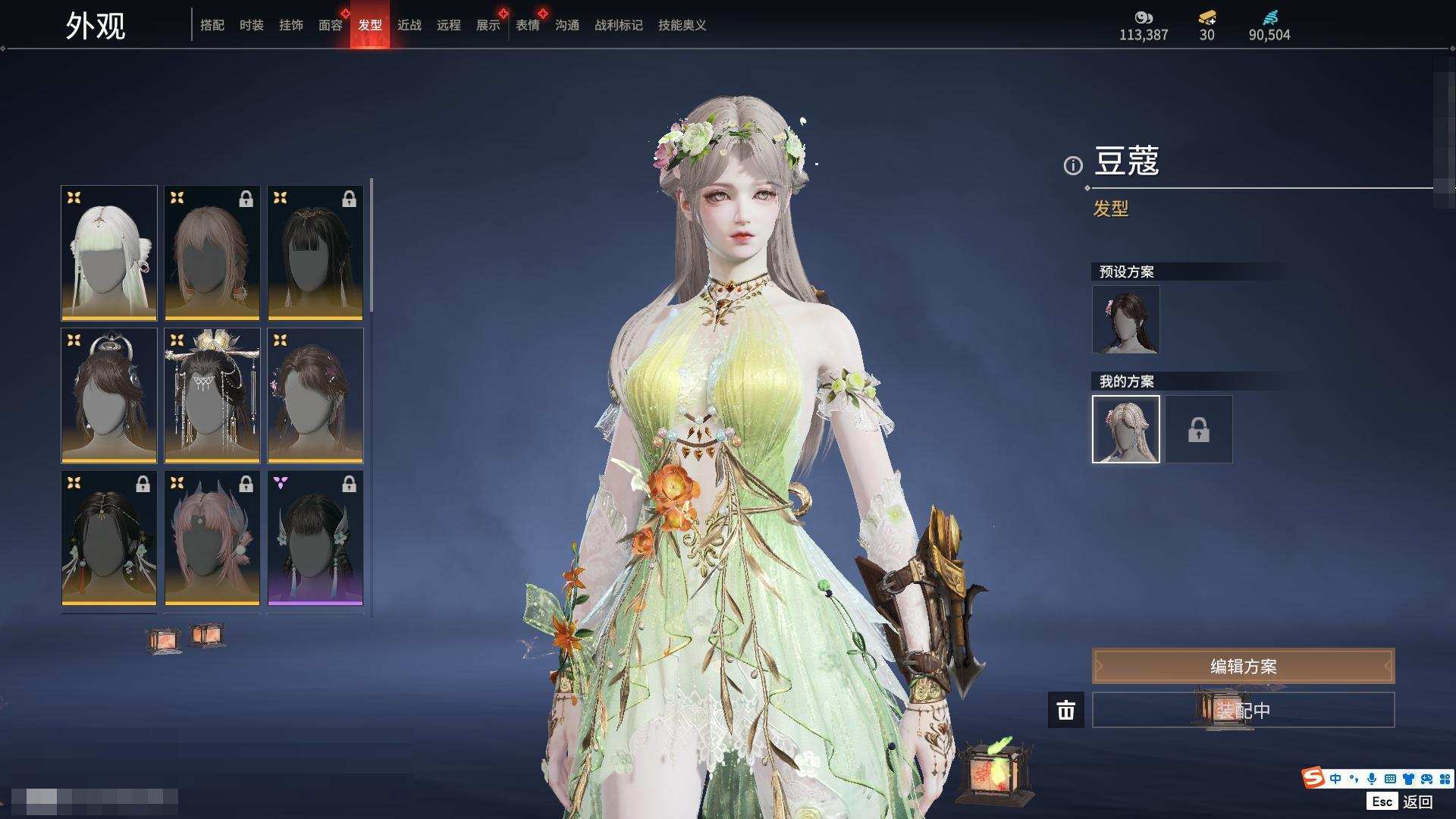Viewport: 1456px width, 819px height.
Task: Open the 技能奥义 tab
Action: (682, 25)
